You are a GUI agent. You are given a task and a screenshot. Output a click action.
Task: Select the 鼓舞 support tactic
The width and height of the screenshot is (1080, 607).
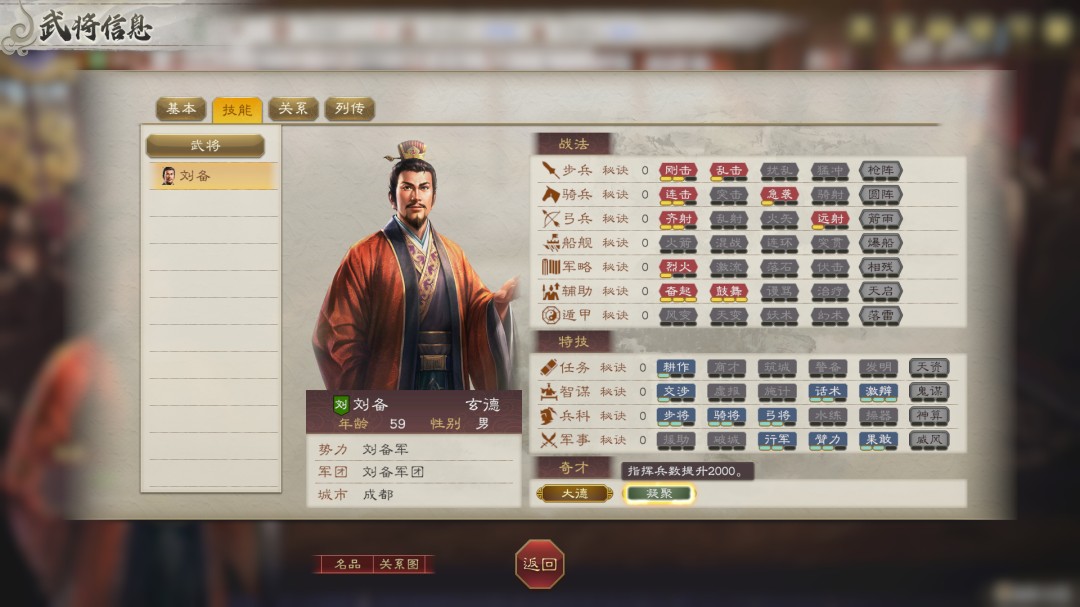click(x=728, y=290)
